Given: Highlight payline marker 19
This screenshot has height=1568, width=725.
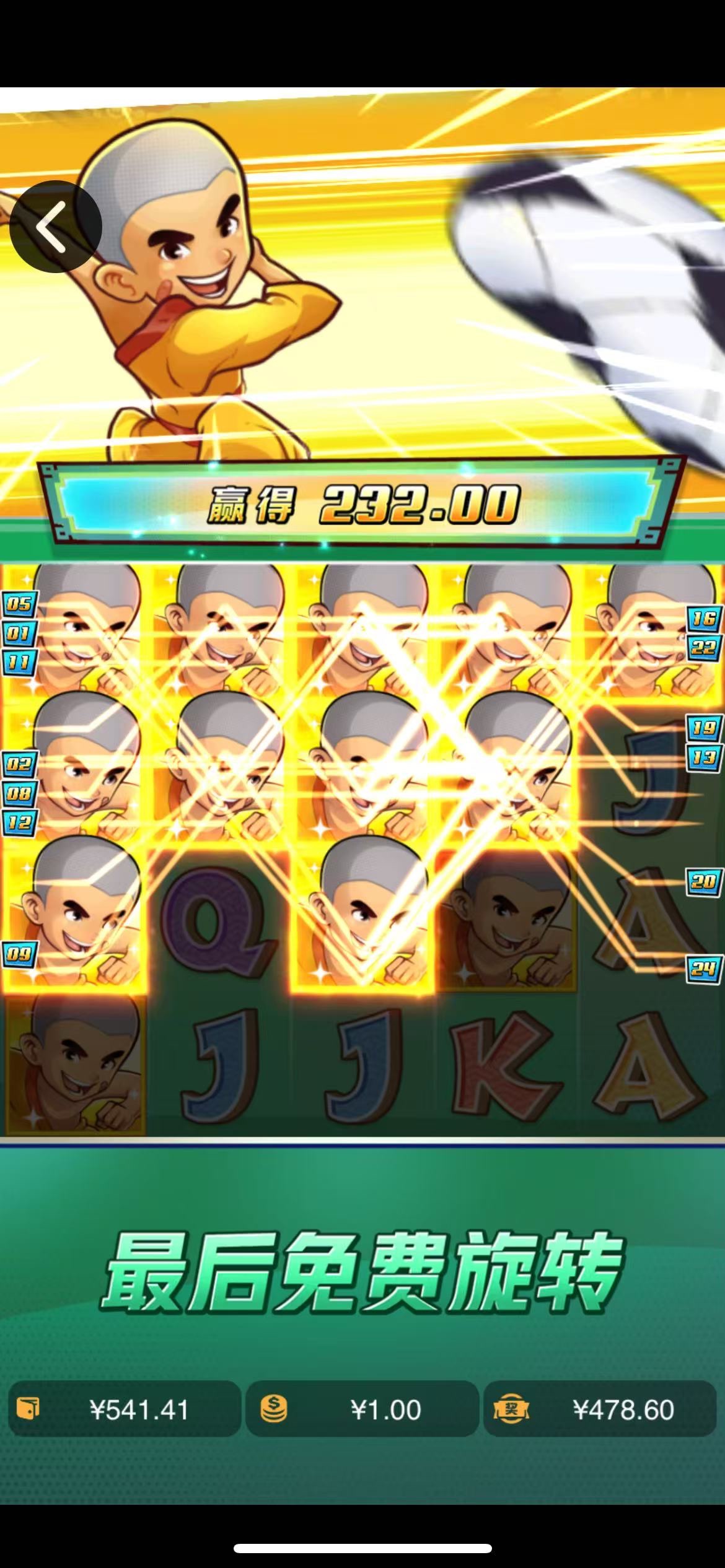Looking at the screenshot, I should [x=705, y=728].
